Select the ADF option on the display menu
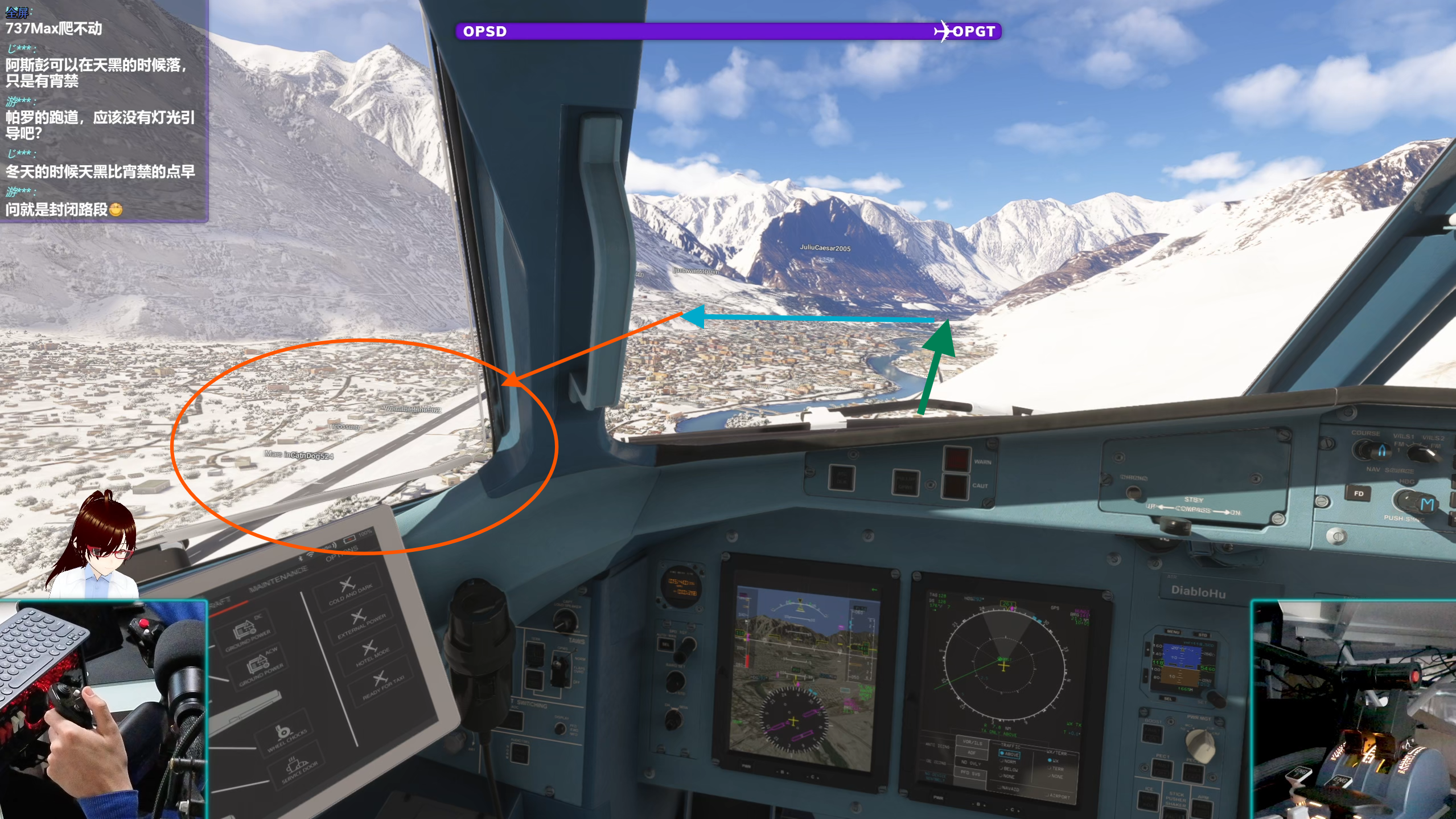The width and height of the screenshot is (1456, 819). 972,752
